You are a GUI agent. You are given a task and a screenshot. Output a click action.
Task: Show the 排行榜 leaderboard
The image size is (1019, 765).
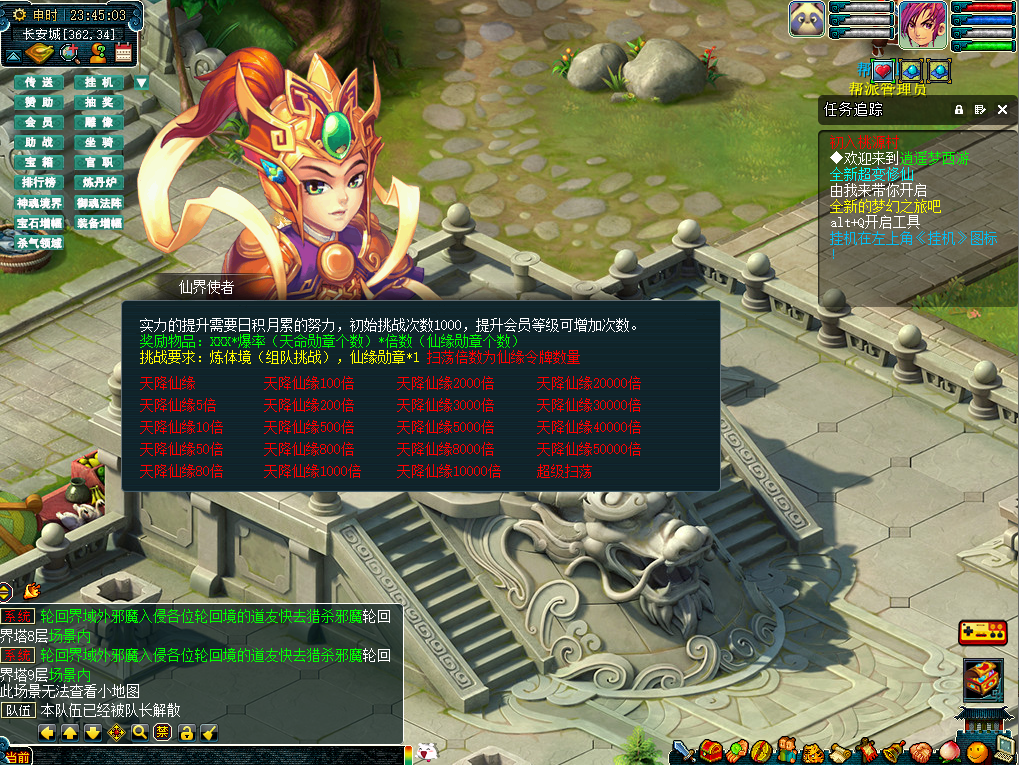tap(39, 182)
